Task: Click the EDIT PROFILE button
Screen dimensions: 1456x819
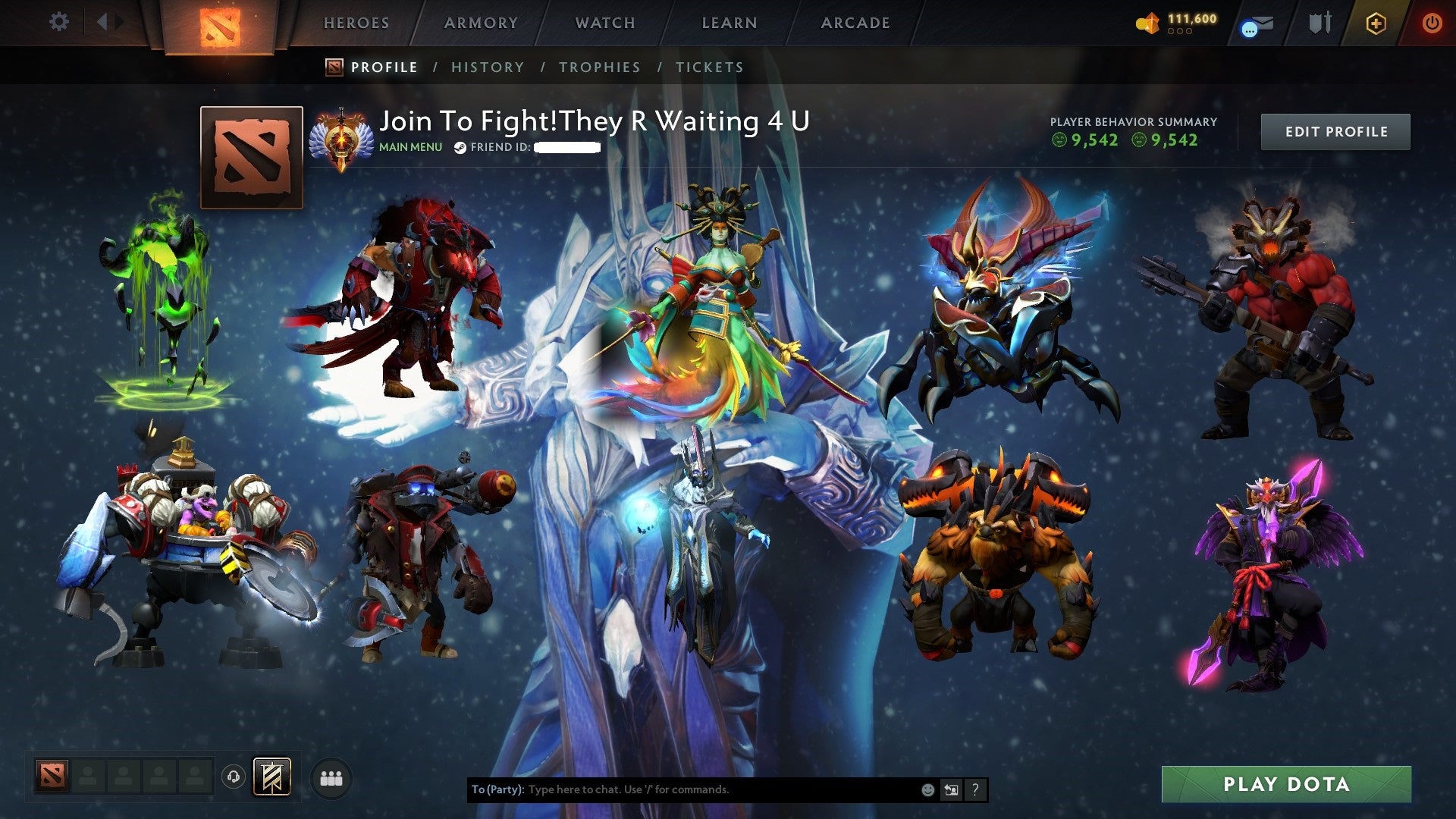Action: (1335, 131)
